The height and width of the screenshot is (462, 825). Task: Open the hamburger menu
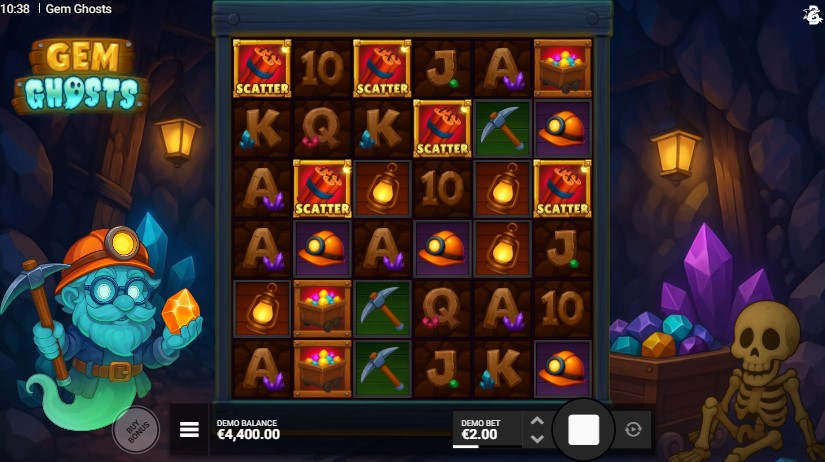point(189,430)
